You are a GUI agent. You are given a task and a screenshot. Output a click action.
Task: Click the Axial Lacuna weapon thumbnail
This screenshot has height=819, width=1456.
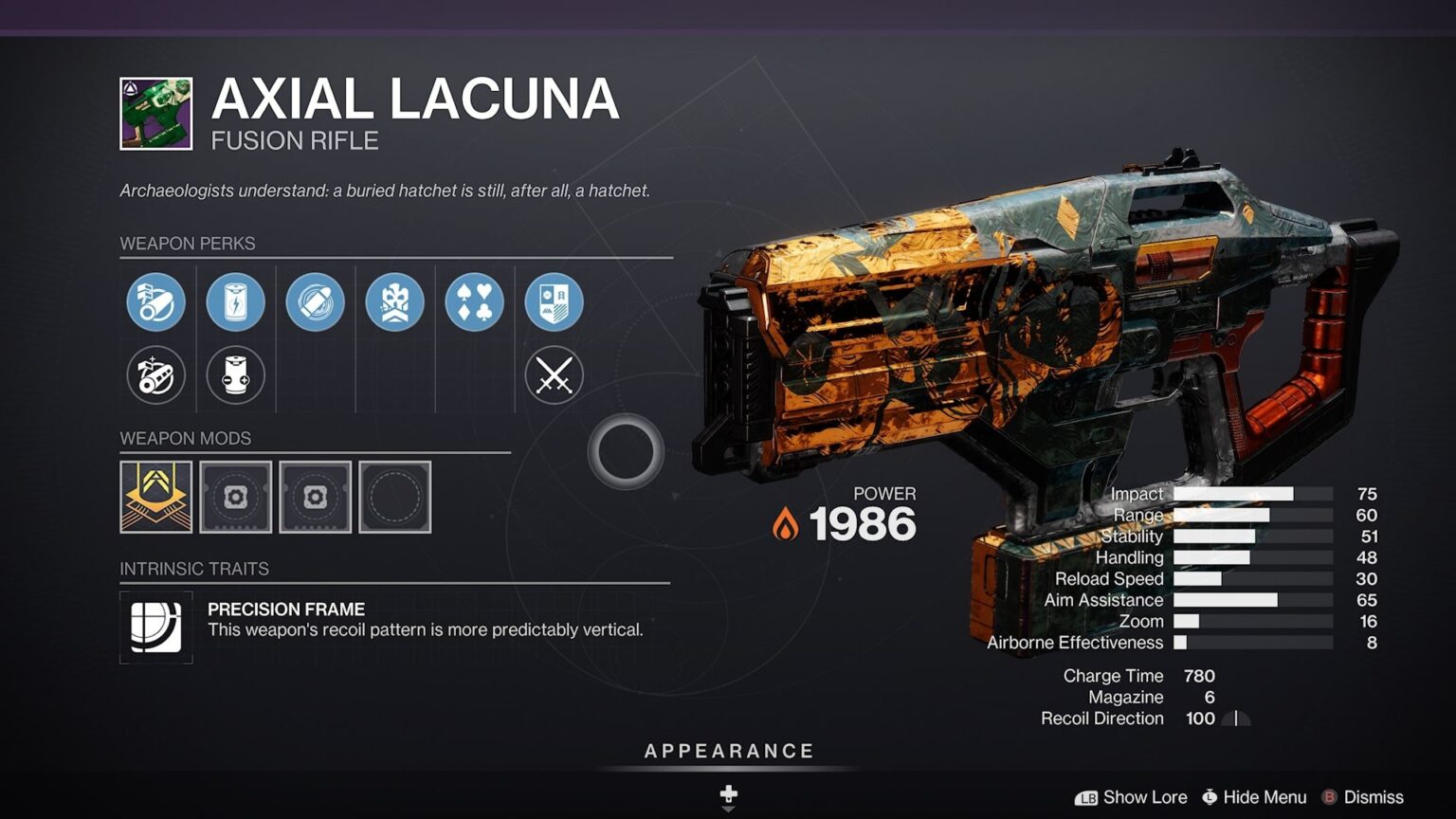pyautogui.click(x=155, y=112)
